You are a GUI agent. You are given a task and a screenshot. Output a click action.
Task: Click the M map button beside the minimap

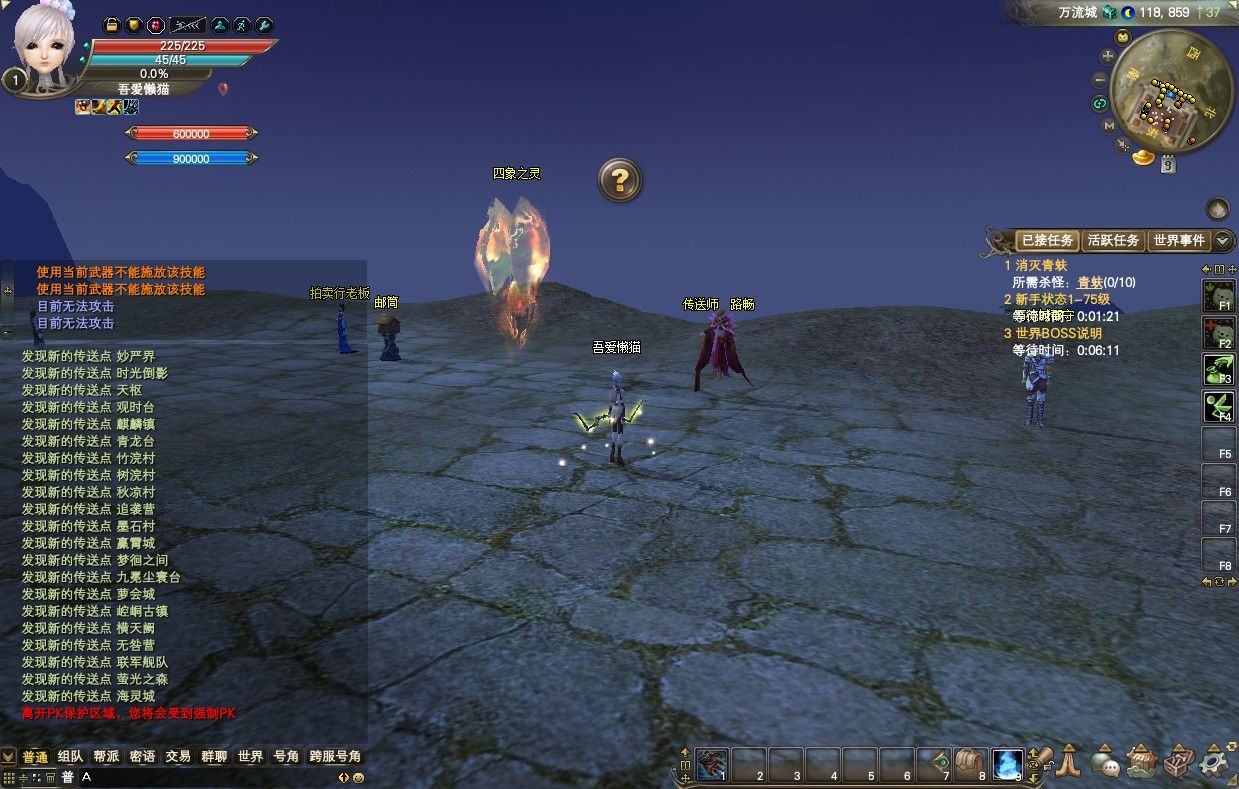pyautogui.click(x=1109, y=126)
